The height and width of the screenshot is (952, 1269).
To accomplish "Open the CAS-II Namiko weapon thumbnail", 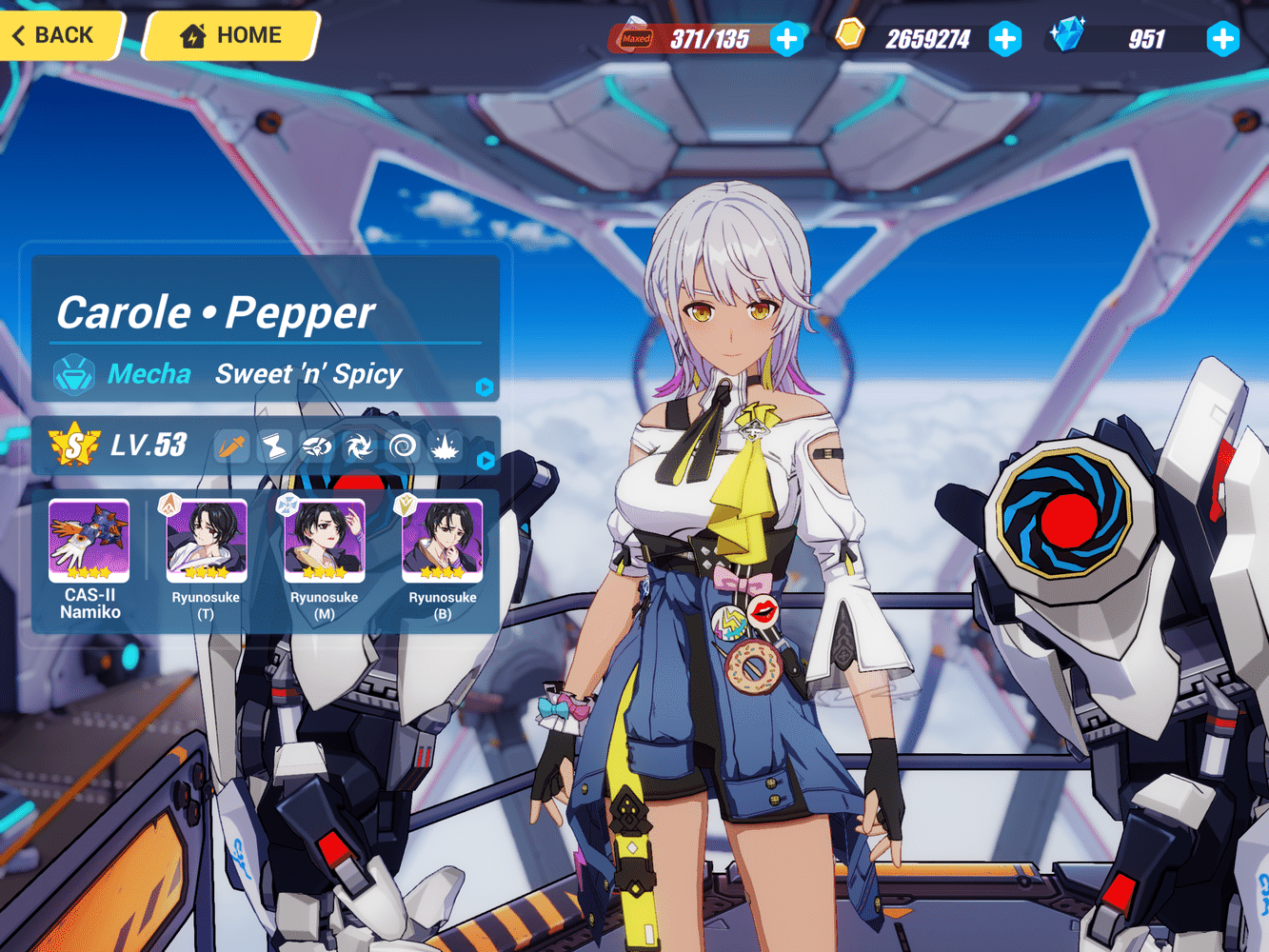I will (87, 540).
